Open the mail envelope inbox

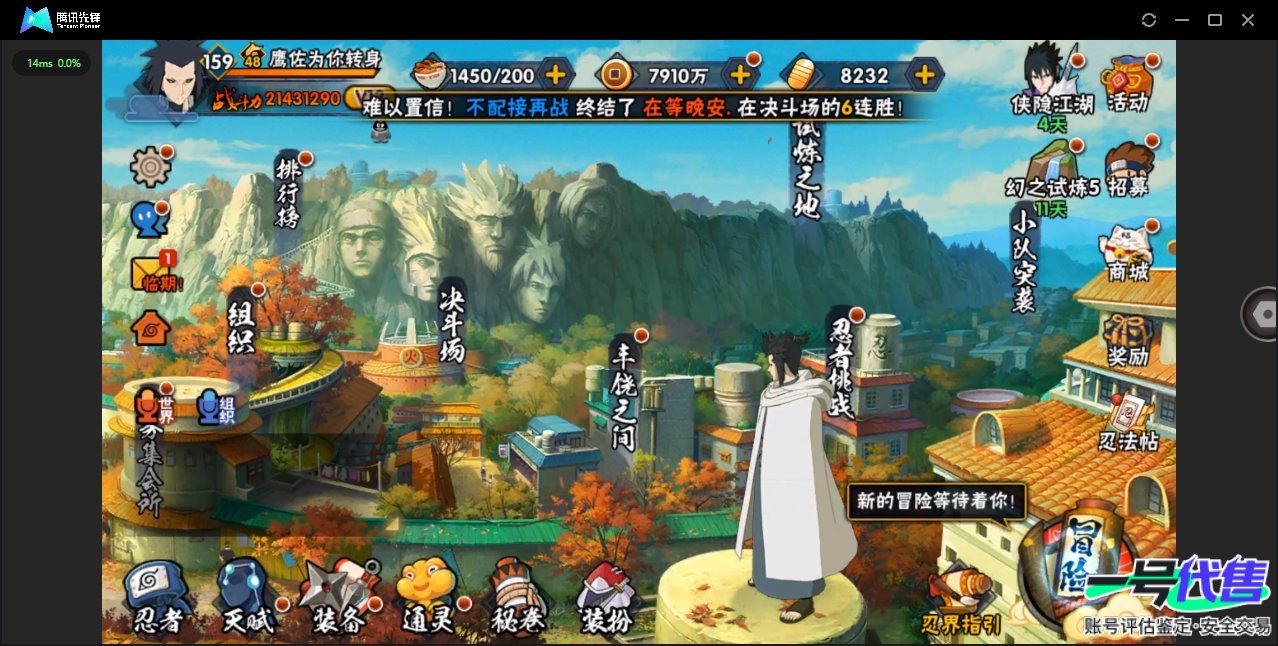[x=152, y=273]
